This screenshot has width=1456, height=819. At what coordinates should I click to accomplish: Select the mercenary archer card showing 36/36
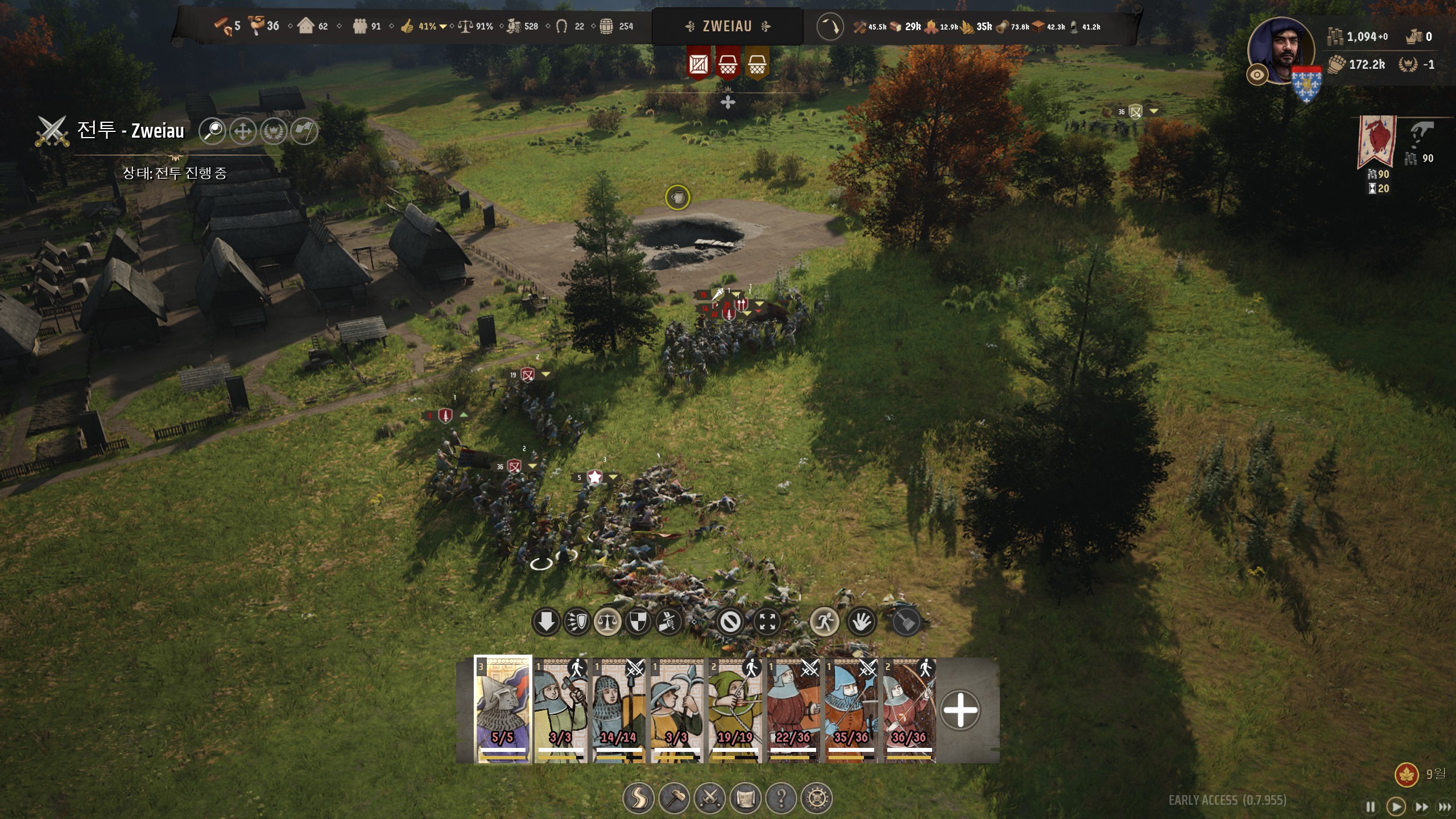click(x=909, y=710)
